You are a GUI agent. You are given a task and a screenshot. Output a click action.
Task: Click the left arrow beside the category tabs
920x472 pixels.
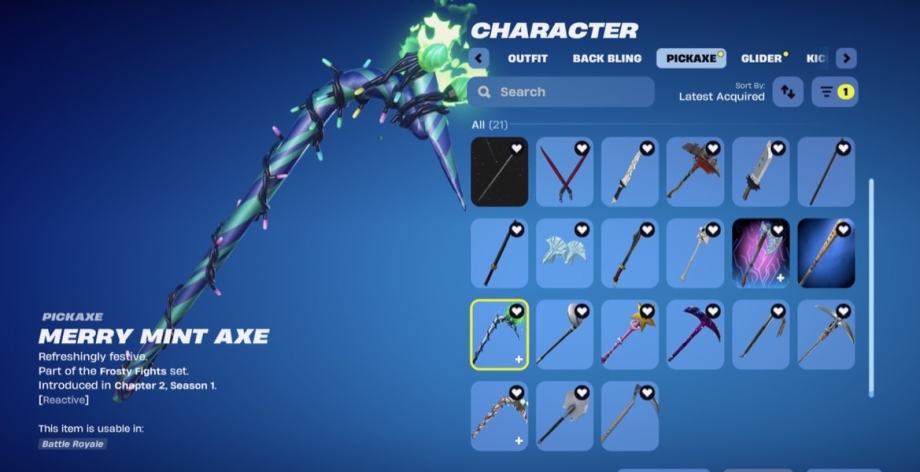pos(479,58)
